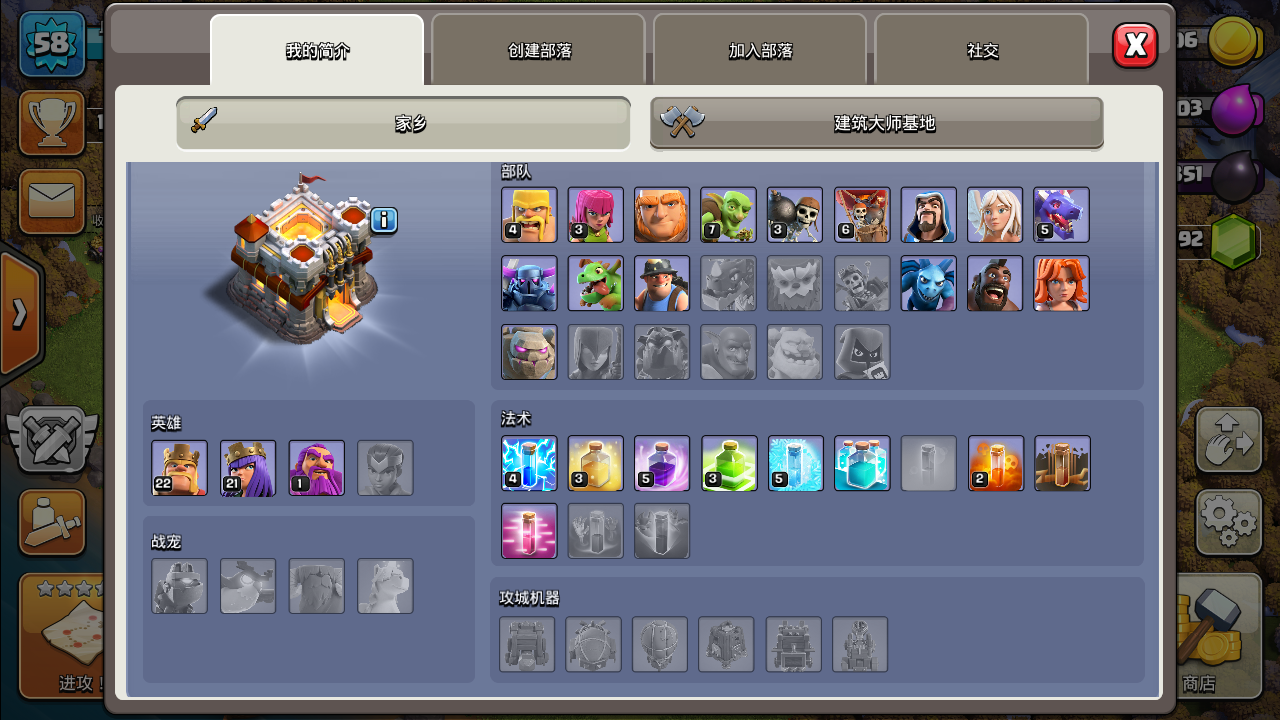Screen dimensions: 1280x720
Task: View the Baby Dragon troop
Action: [x=596, y=283]
